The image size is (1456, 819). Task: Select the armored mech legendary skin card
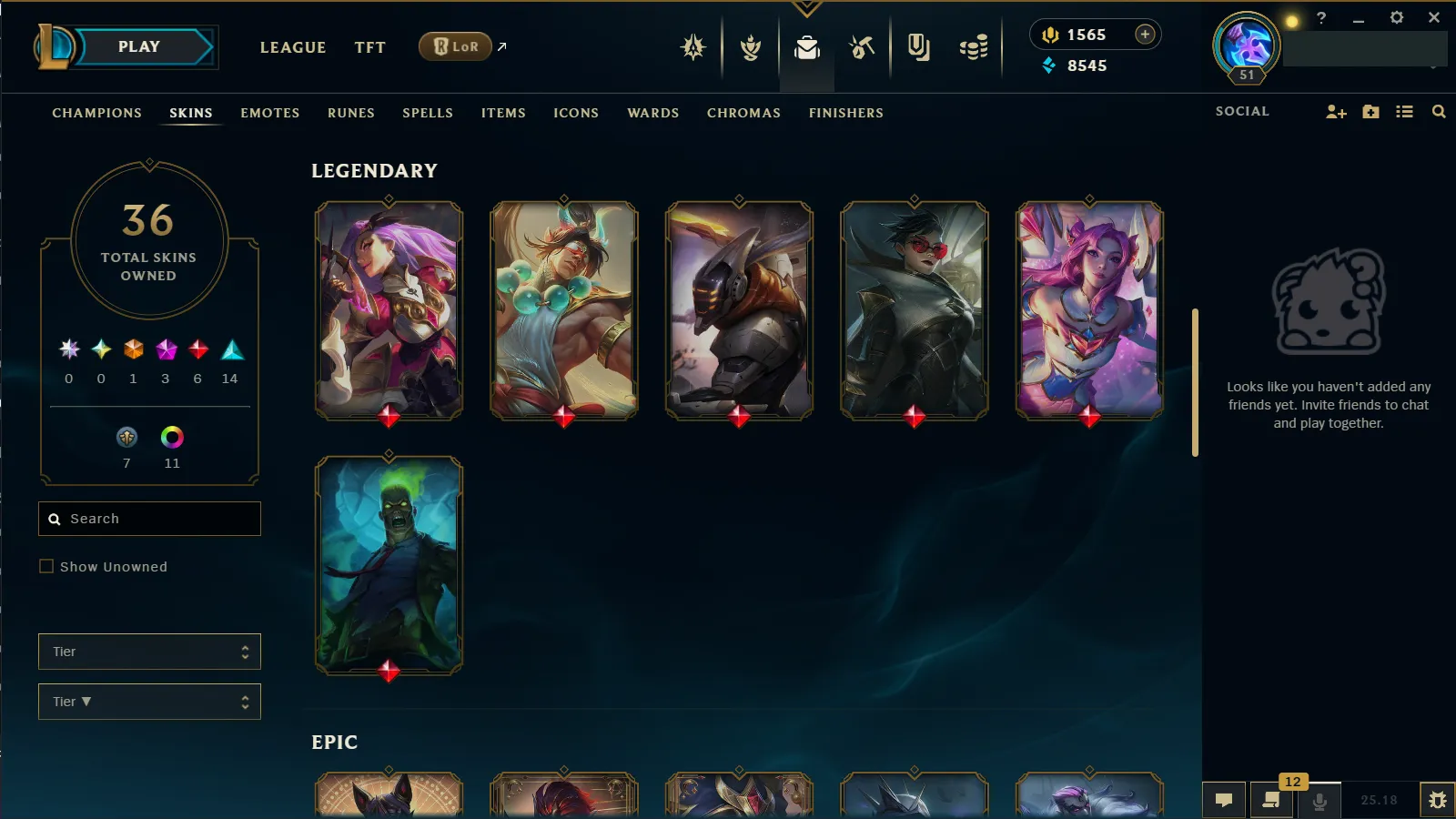(x=739, y=310)
